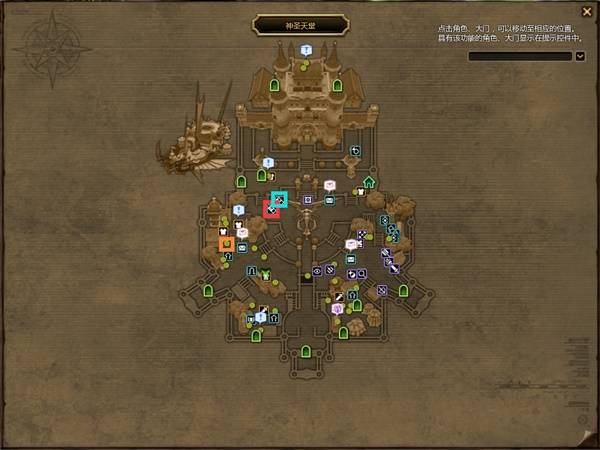The image size is (600, 450).
Task: Click the blue marker atop the castle
Action: pyautogui.click(x=305, y=50)
